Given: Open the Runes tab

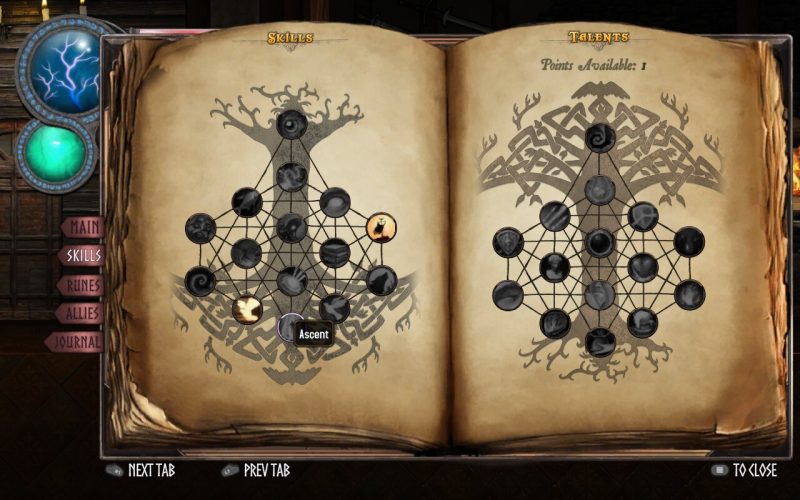Looking at the screenshot, I should 82,285.
